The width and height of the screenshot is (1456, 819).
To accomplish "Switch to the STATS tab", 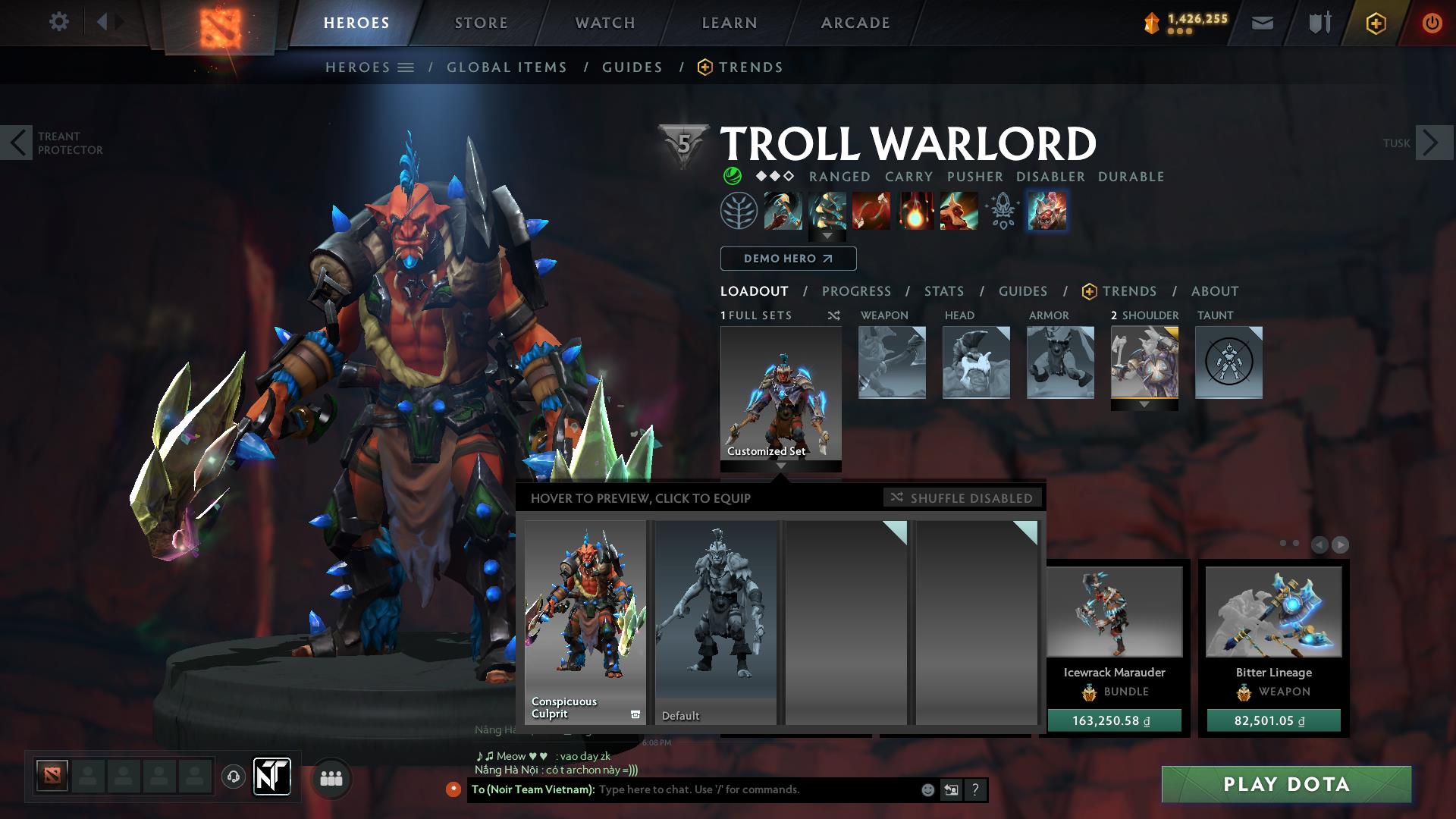I will point(943,291).
